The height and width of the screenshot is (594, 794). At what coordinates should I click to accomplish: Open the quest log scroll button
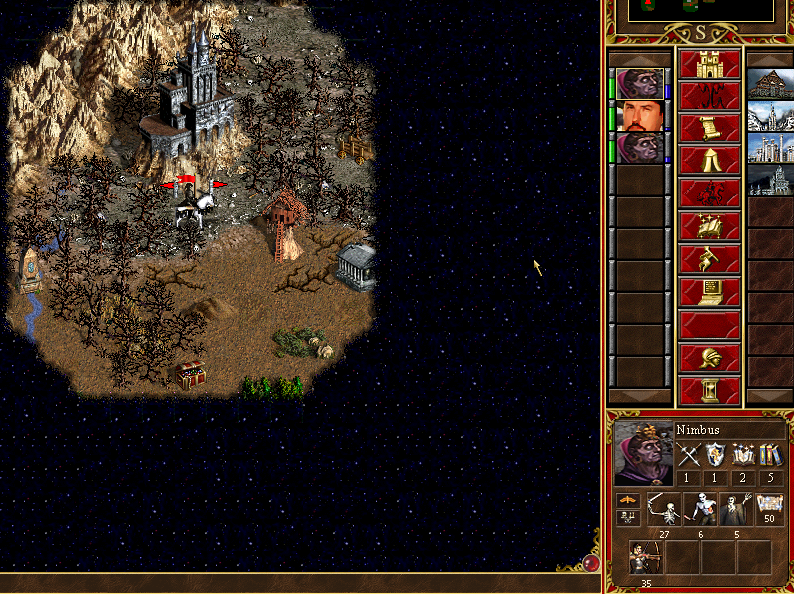click(x=710, y=129)
